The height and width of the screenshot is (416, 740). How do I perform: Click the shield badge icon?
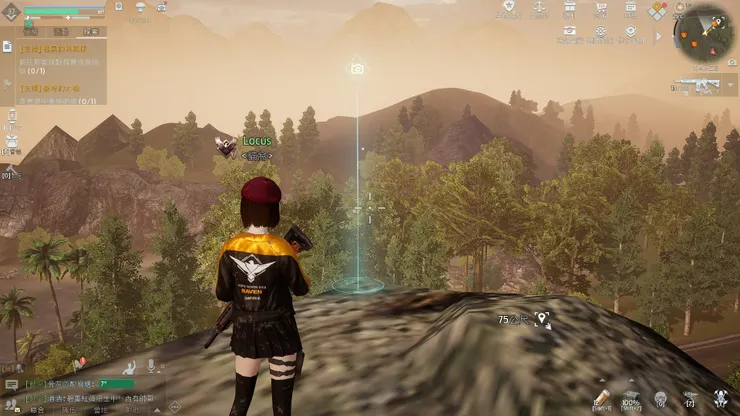[509, 9]
